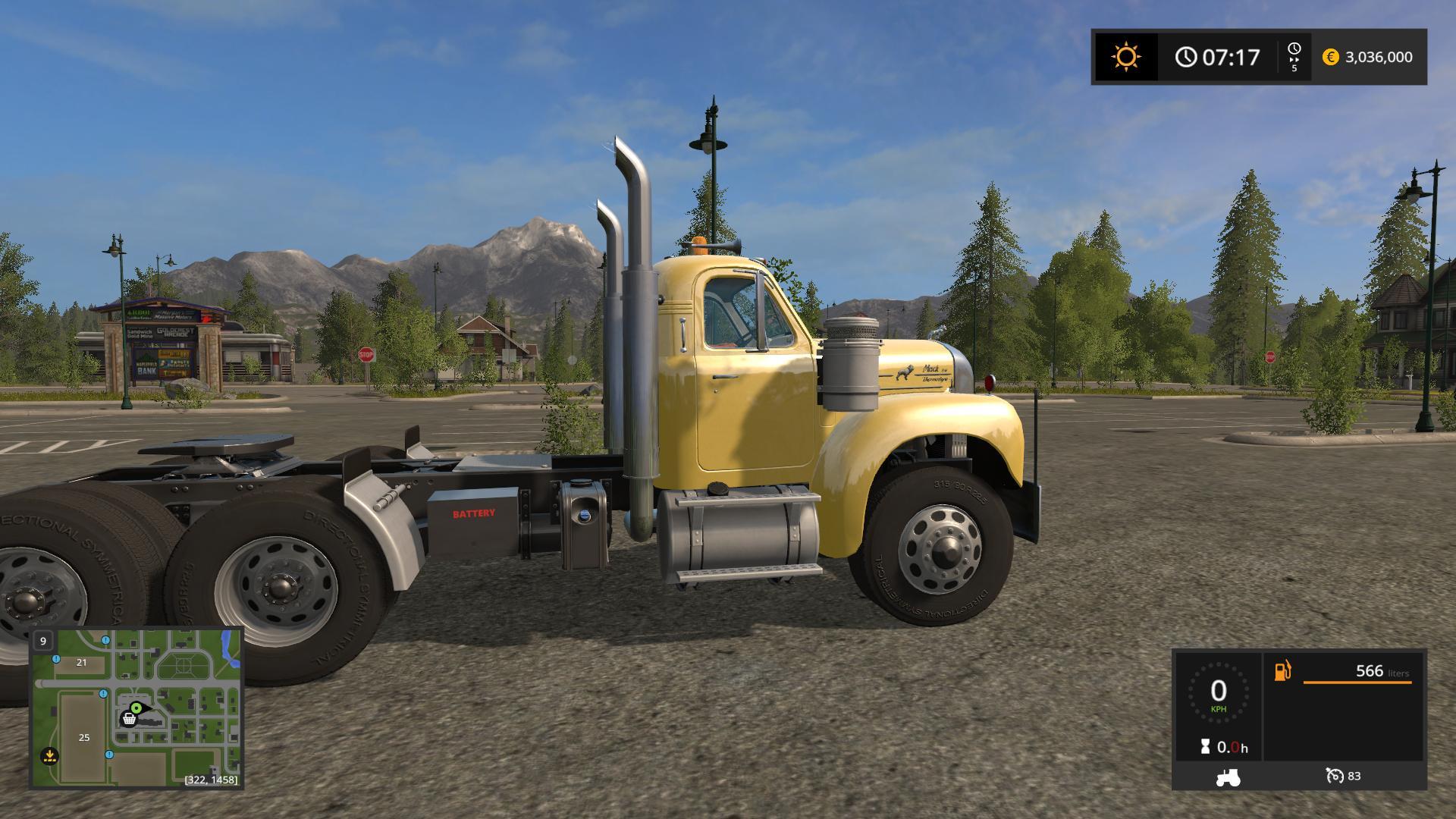Click the shop basket marker on the minimap
The height and width of the screenshot is (819, 1456).
point(129,718)
